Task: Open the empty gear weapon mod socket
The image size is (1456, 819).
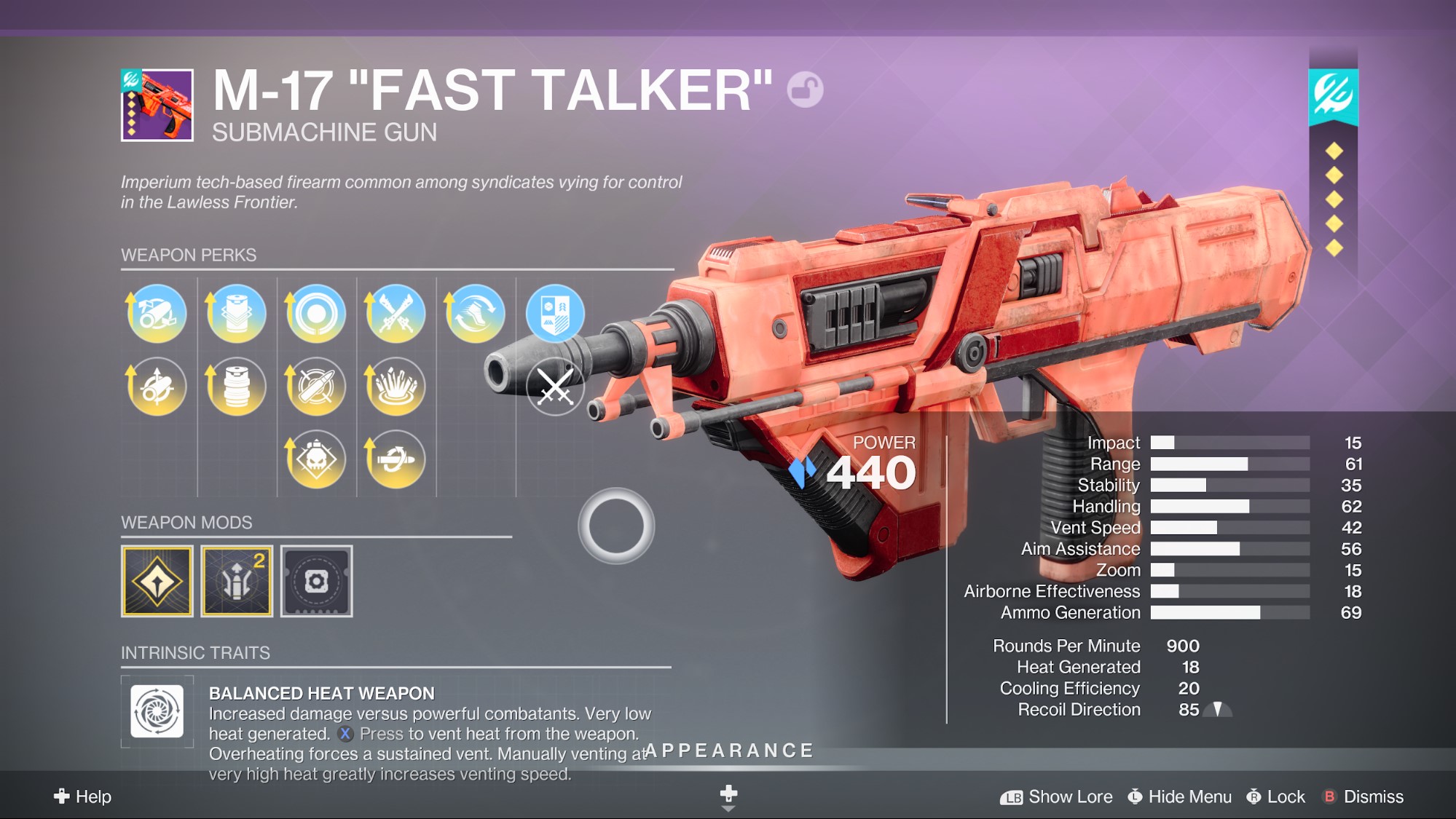Action: tap(316, 582)
